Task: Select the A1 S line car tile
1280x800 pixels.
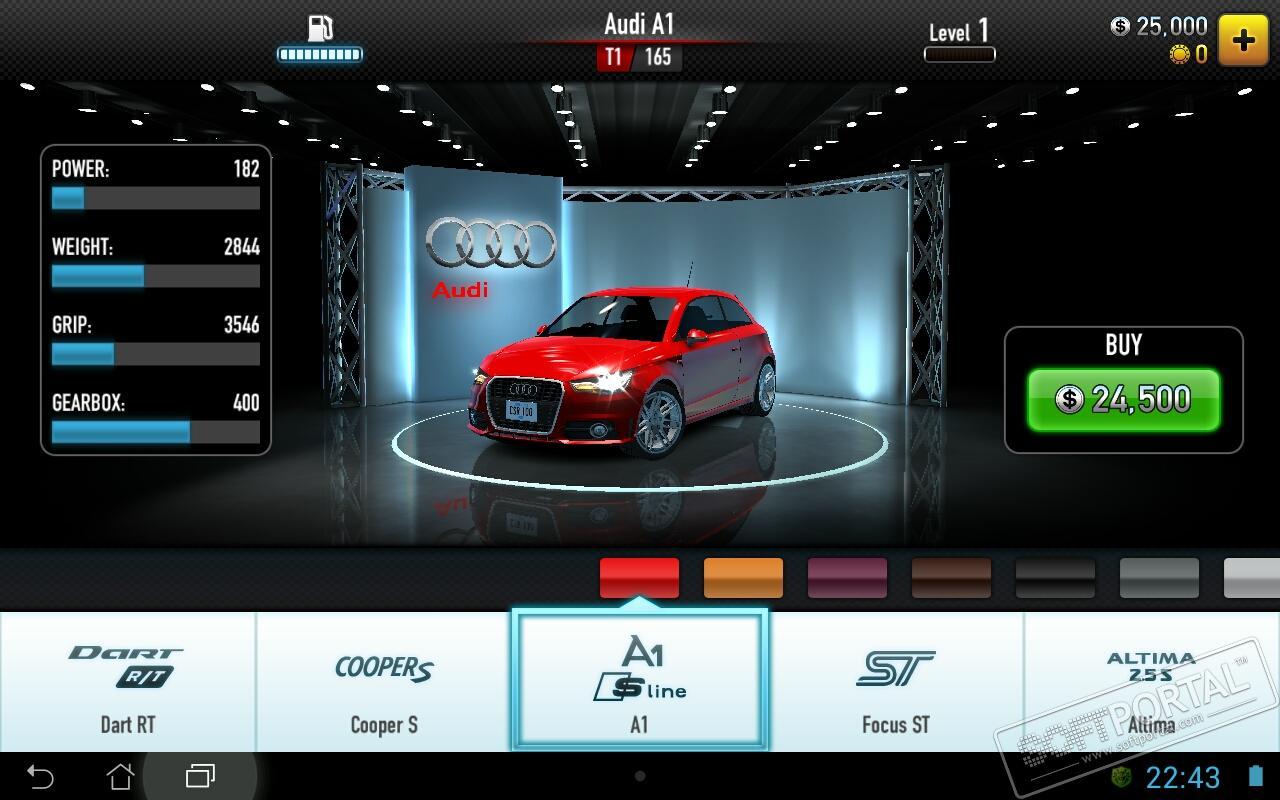Action: coord(640,681)
